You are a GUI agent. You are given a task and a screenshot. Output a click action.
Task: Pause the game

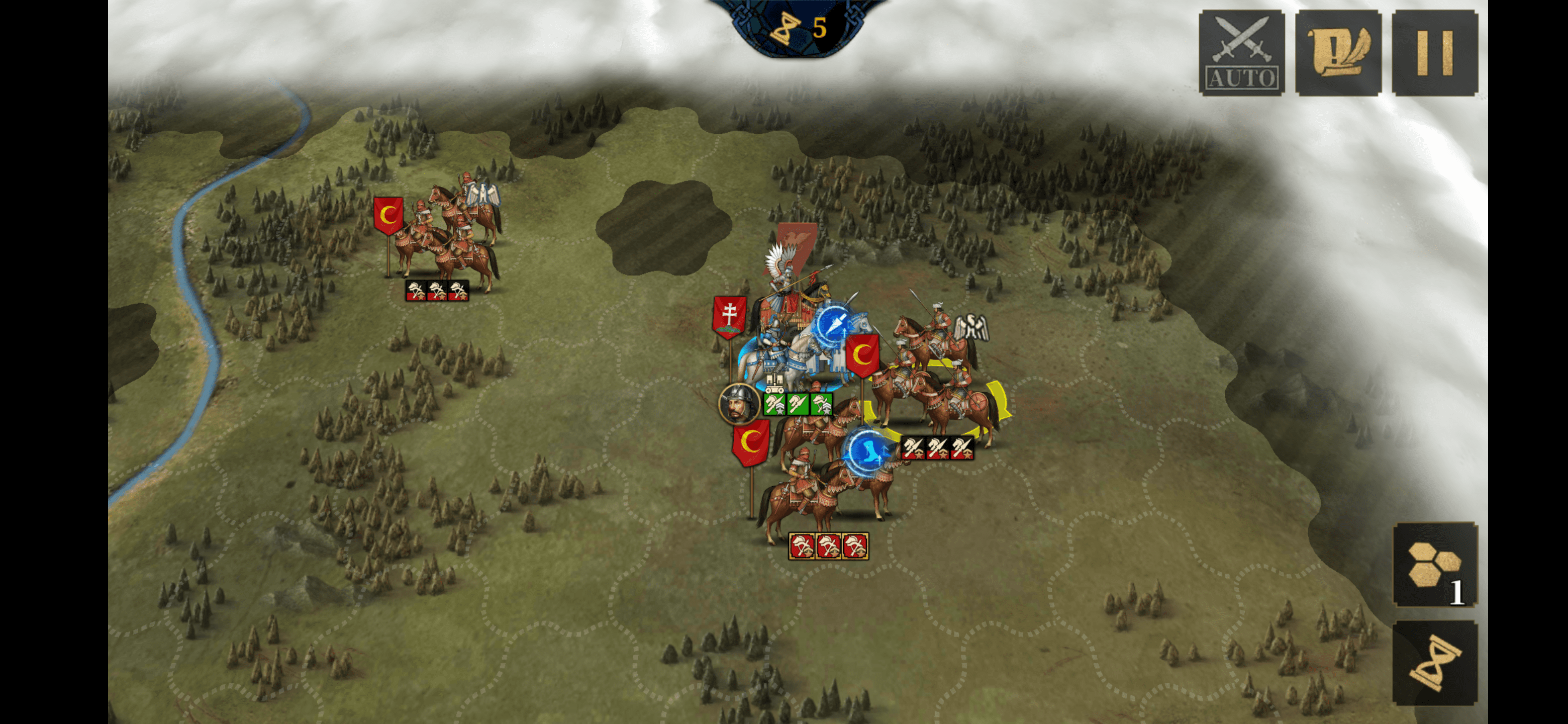click(x=1434, y=52)
